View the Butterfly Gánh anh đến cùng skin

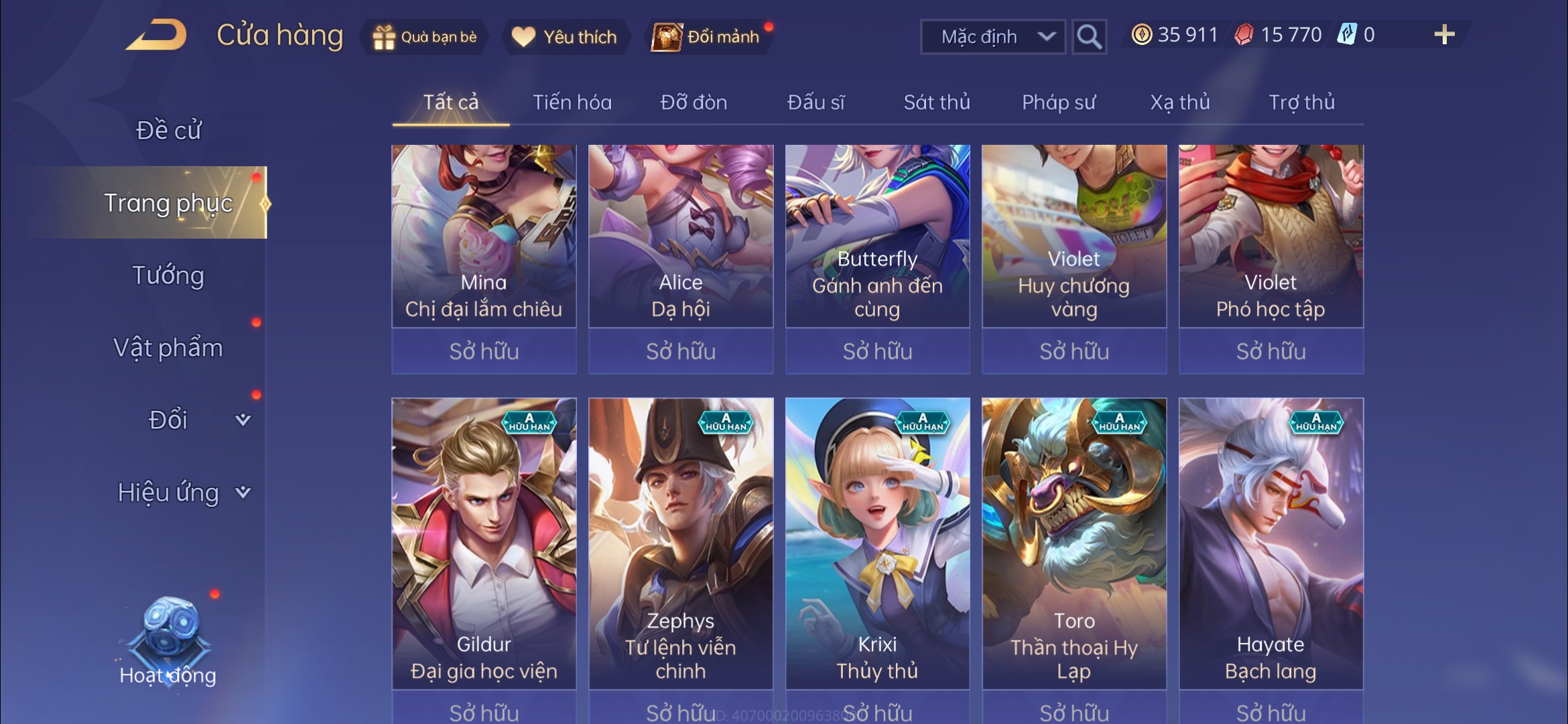pos(877,236)
